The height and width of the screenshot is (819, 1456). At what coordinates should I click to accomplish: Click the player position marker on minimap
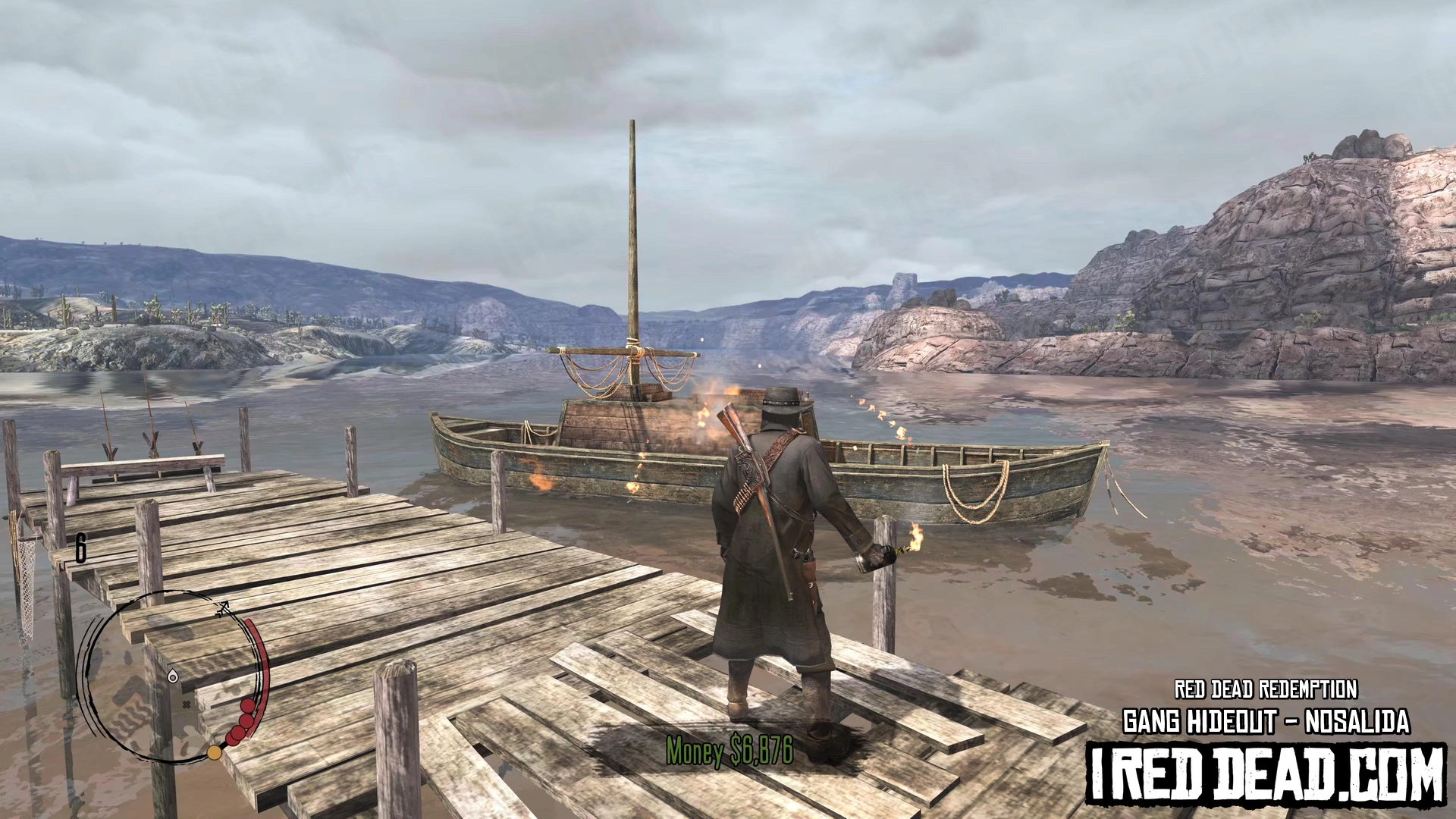(x=173, y=676)
